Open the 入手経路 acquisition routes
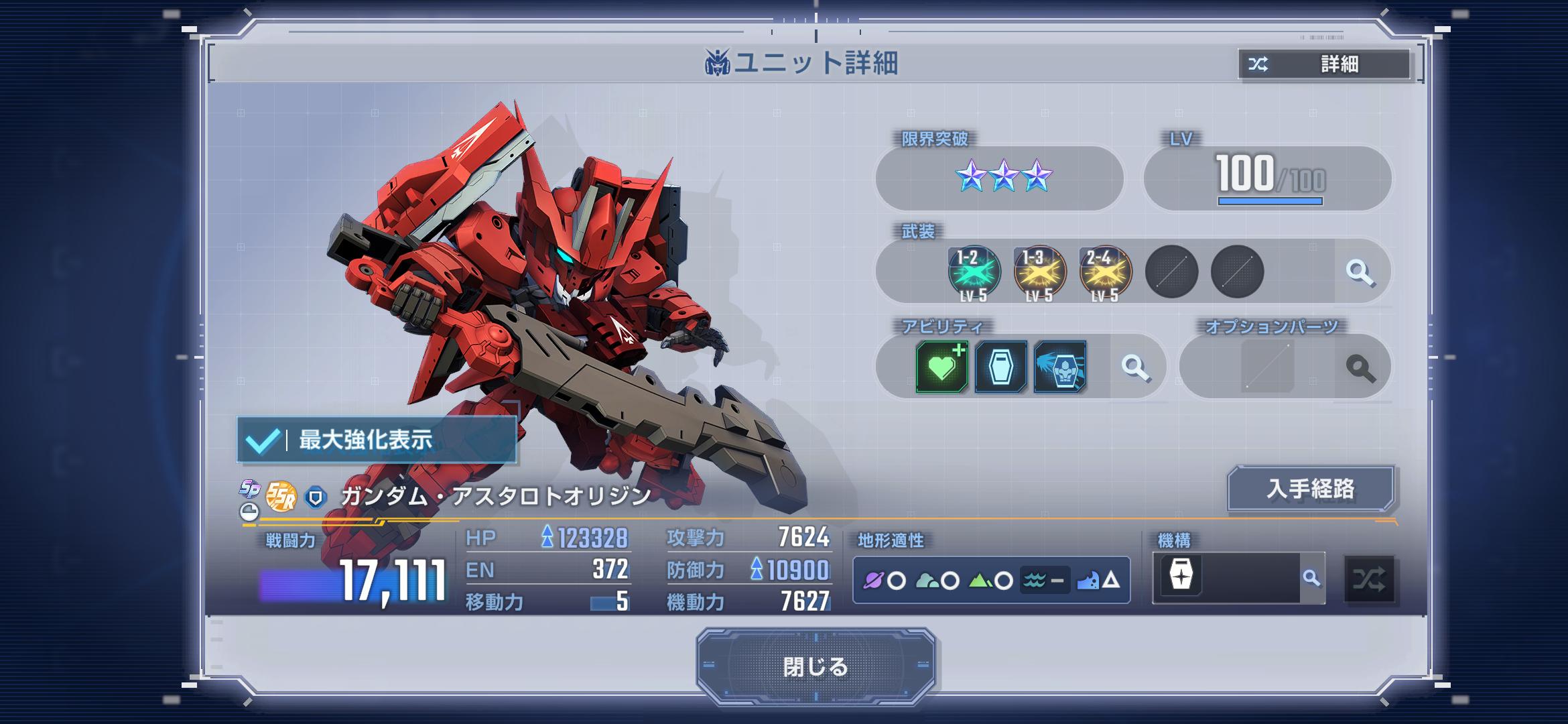Screen dimensions: 1568x724 click(1310, 489)
